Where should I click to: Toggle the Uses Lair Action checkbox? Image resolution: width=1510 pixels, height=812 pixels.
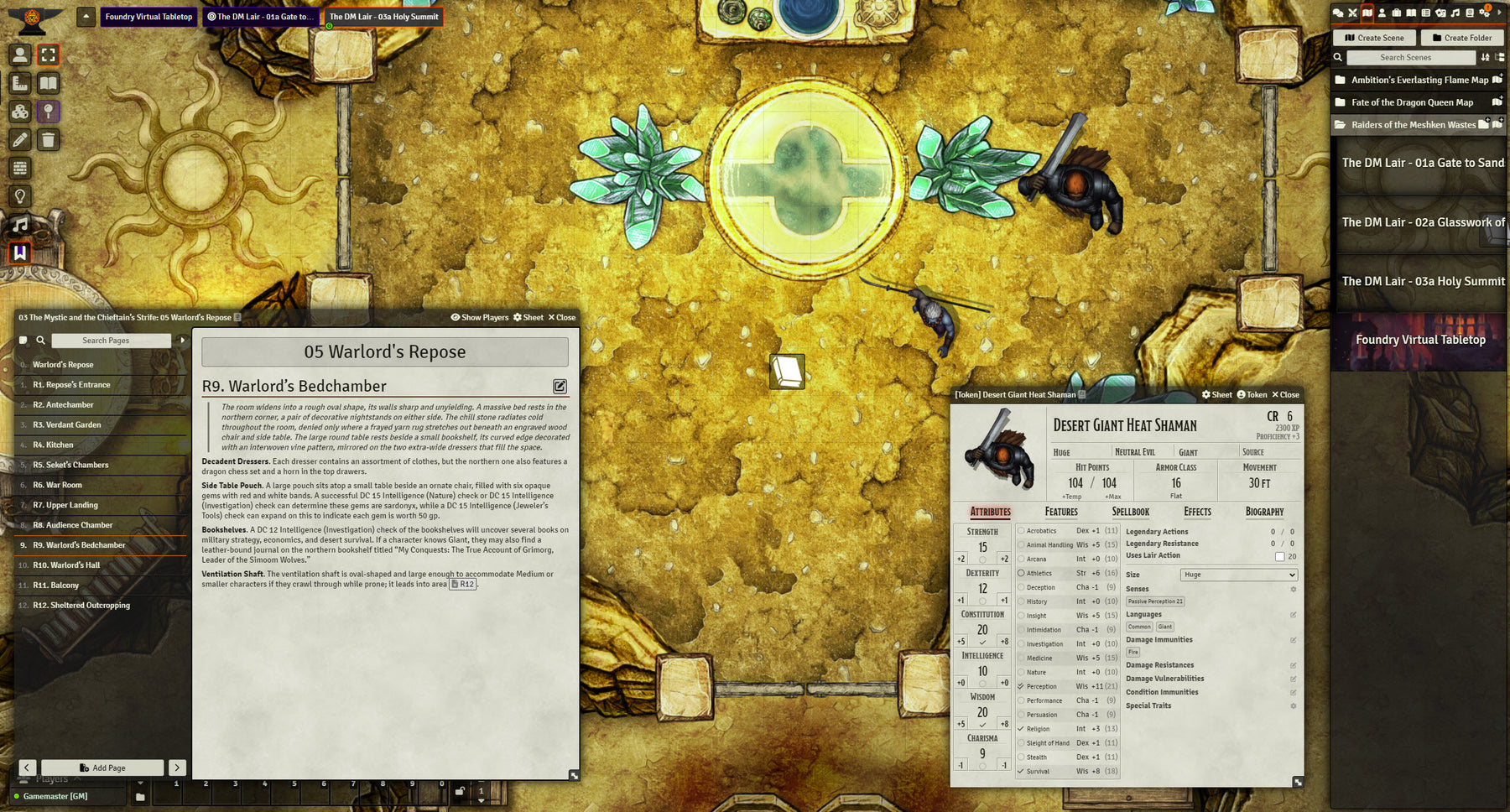(1279, 556)
